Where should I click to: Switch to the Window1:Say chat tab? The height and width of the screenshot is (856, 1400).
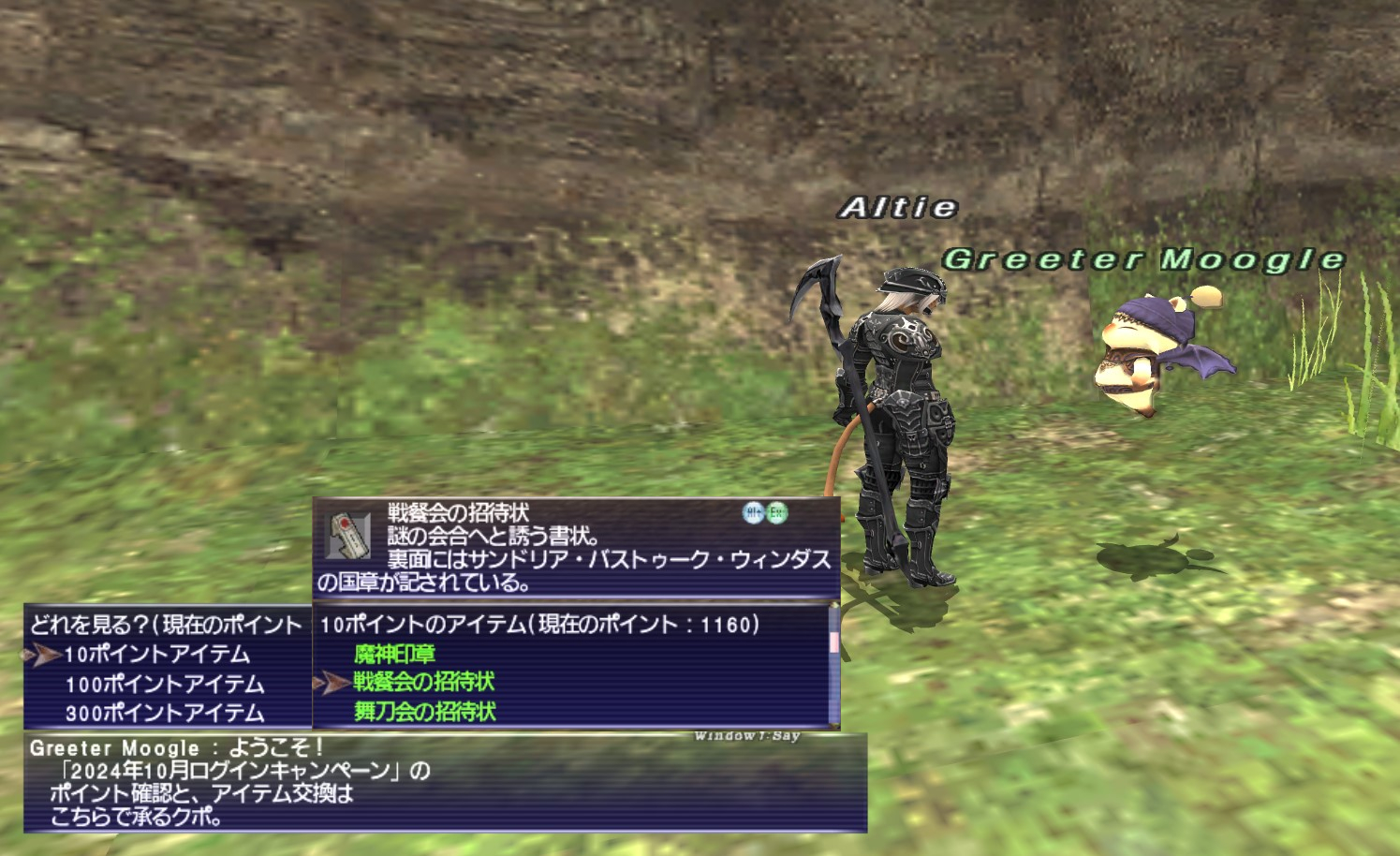[748, 734]
